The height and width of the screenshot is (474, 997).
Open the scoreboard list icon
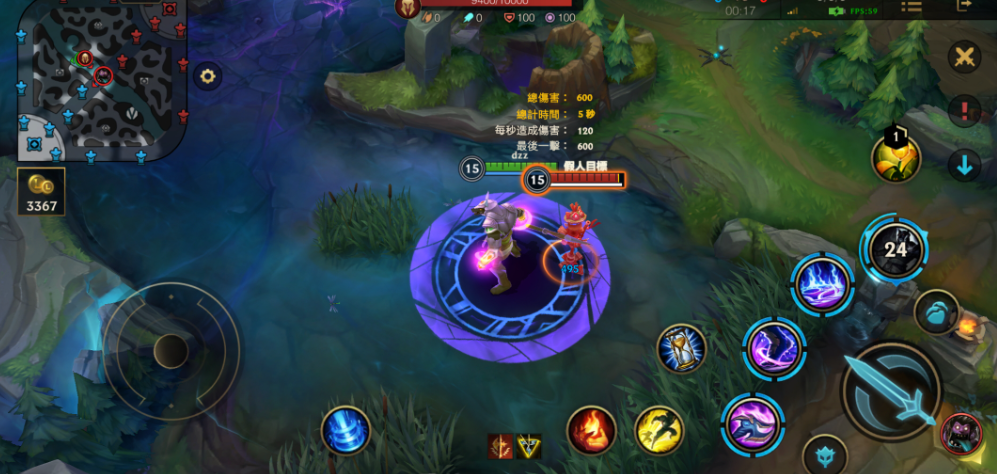(x=911, y=6)
